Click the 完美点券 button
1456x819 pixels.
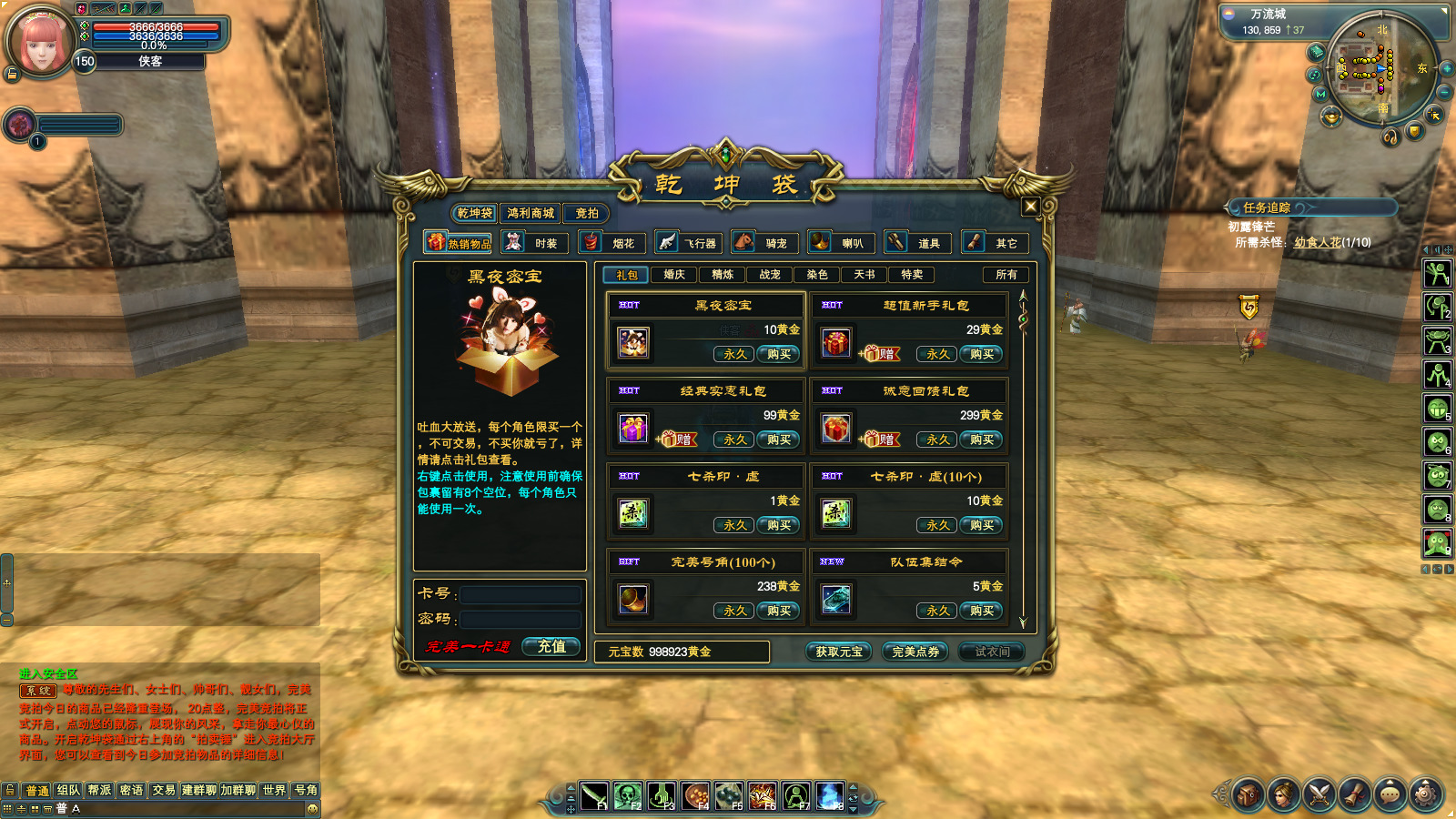click(x=915, y=652)
